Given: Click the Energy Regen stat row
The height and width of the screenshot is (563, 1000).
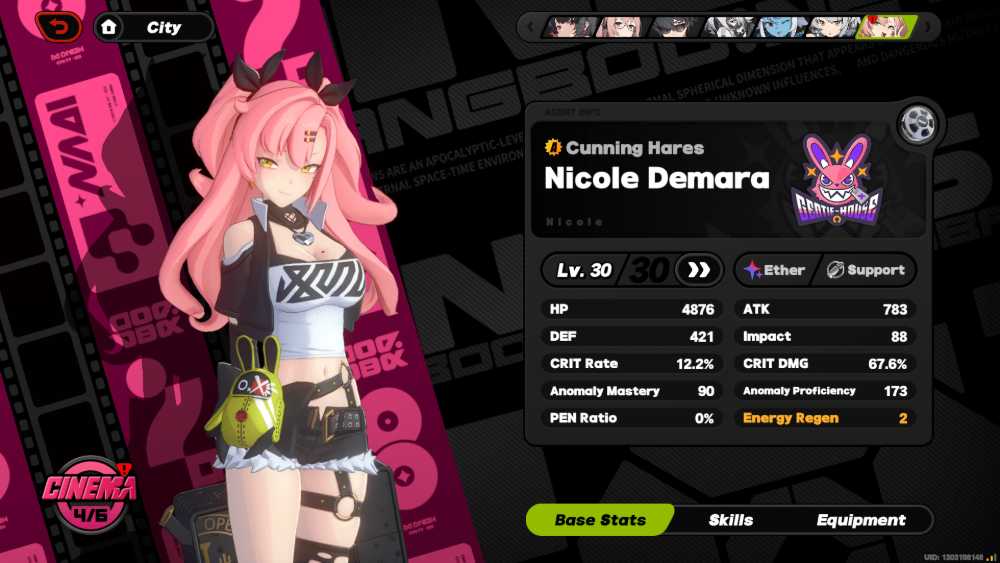Looking at the screenshot, I should click(825, 418).
